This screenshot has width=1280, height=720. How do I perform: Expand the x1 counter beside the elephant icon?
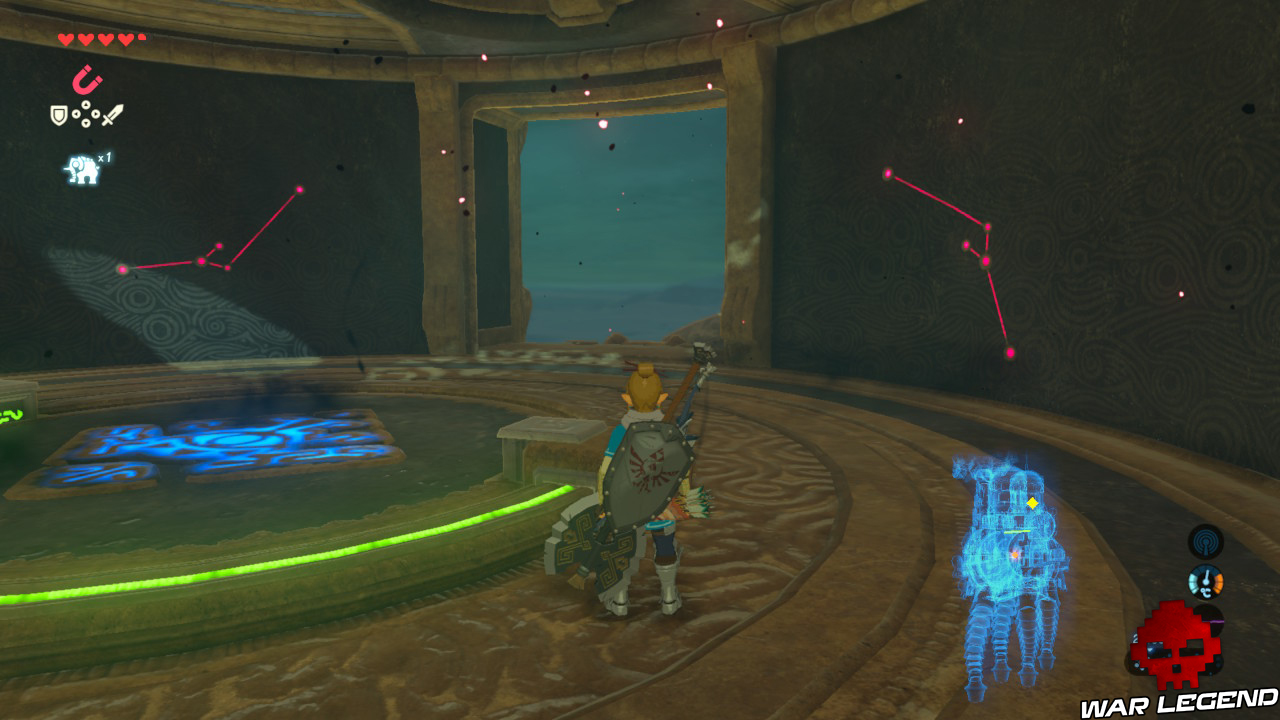[106, 156]
